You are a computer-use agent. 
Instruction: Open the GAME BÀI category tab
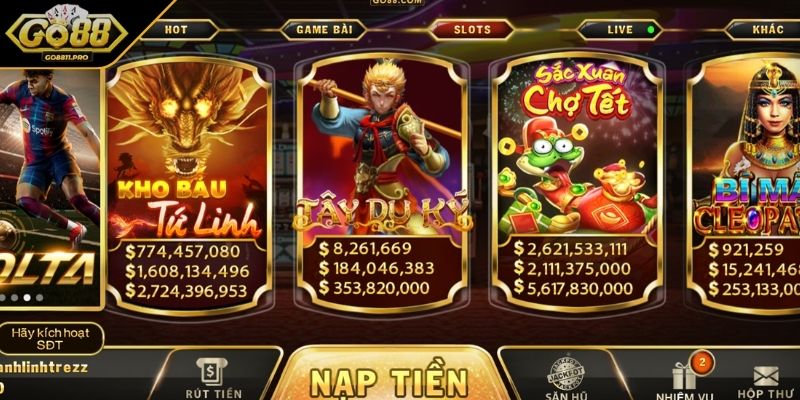tap(321, 30)
